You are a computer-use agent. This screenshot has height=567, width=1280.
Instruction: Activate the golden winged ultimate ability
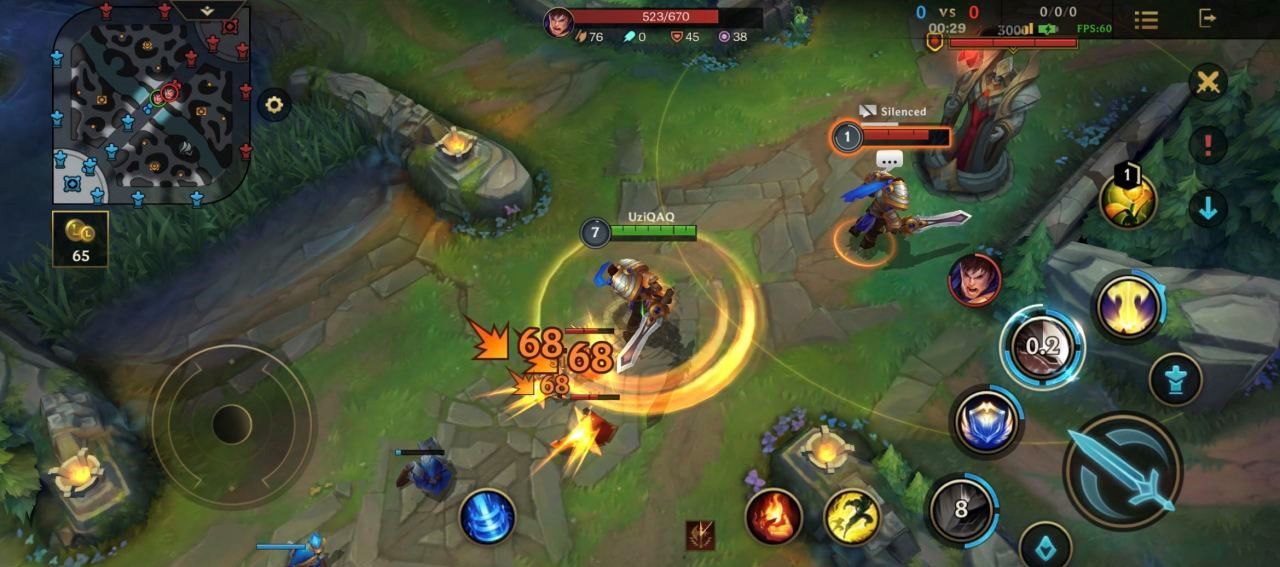click(x=1128, y=307)
